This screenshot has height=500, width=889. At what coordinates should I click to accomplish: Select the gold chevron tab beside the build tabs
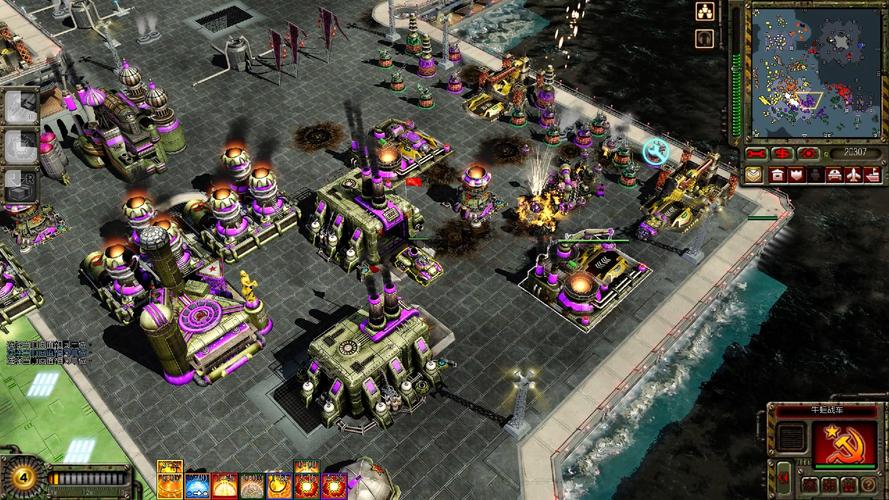752,175
